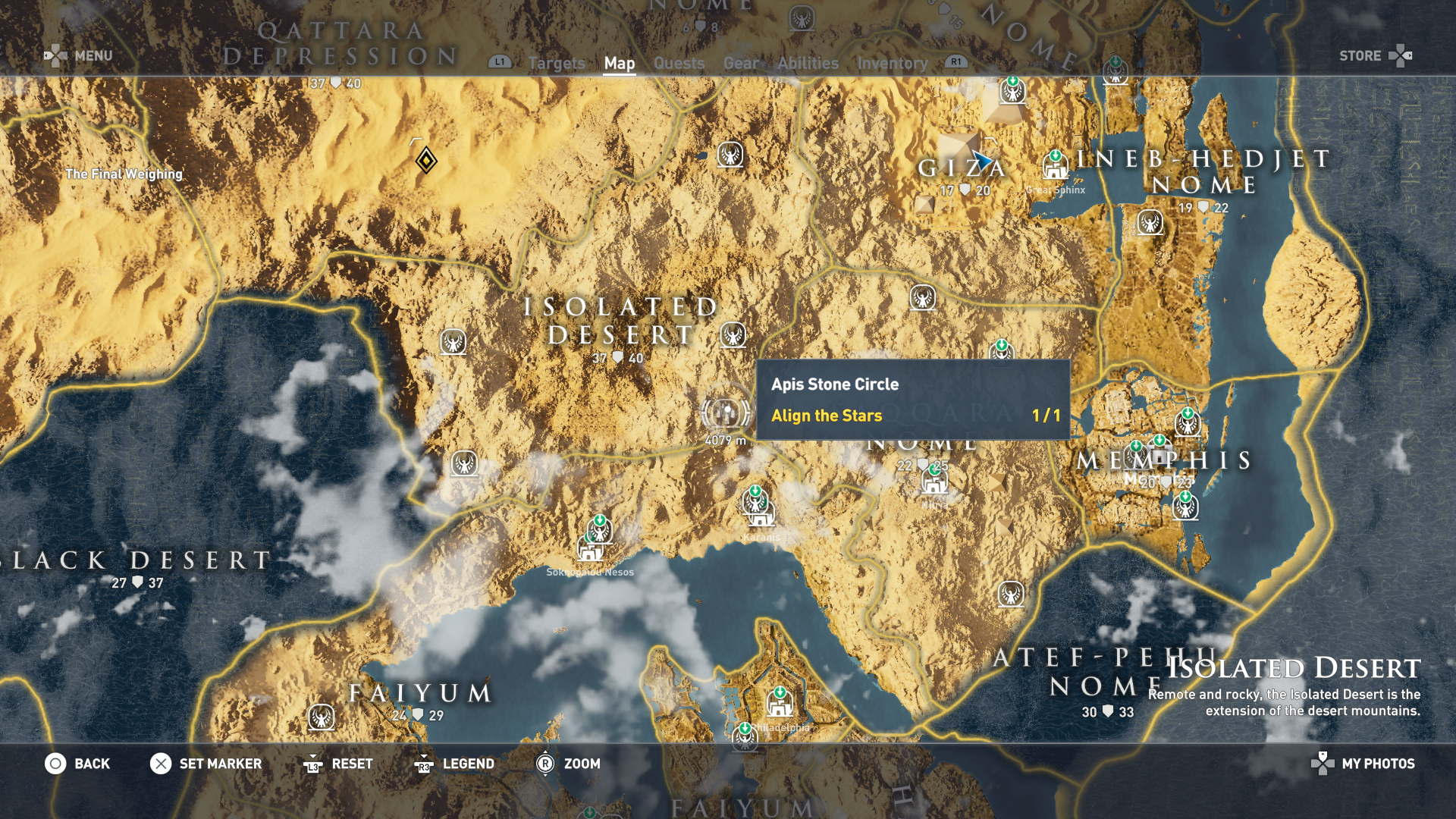This screenshot has width=1456, height=819.
Task: Switch to the Quests tab
Action: point(679,64)
